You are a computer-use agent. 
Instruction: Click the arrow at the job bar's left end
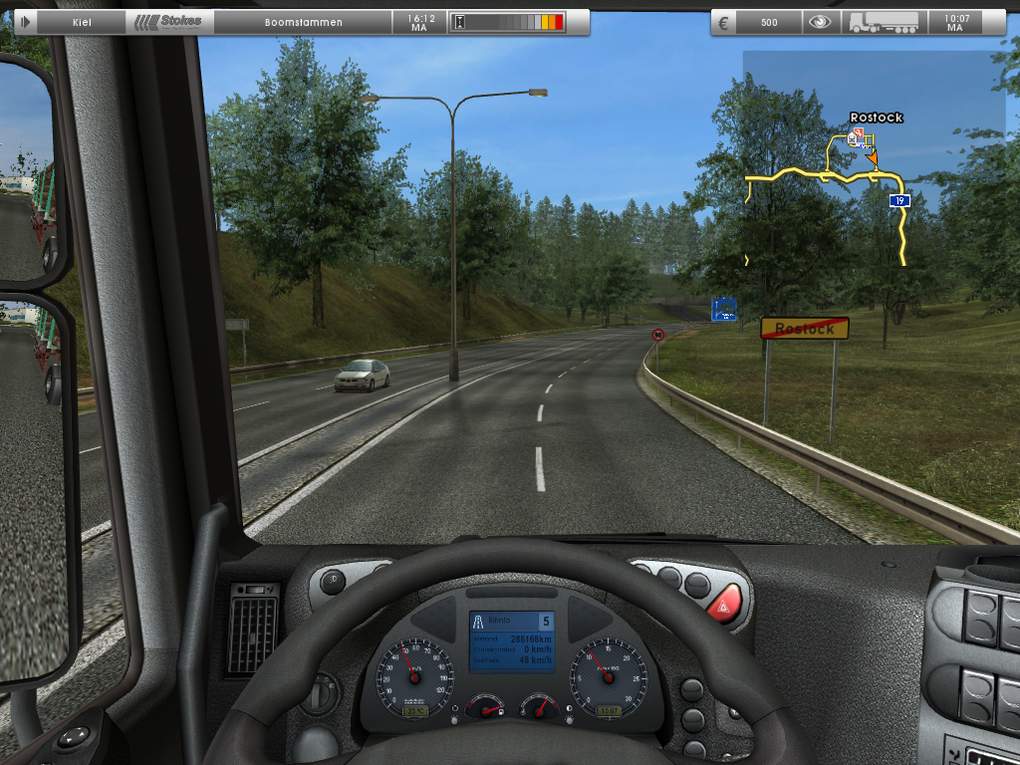click(x=25, y=22)
